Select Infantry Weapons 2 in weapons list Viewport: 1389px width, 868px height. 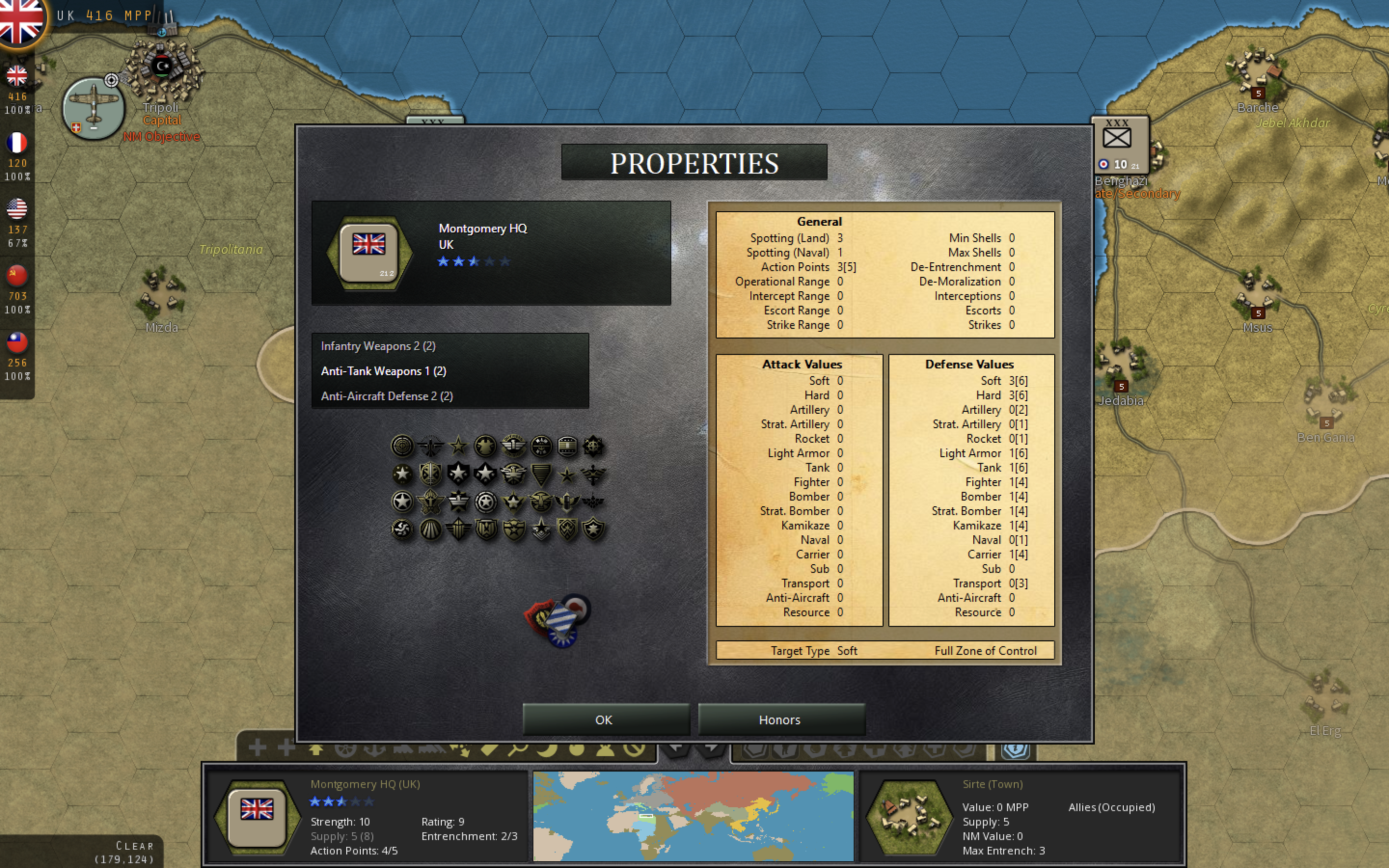[x=378, y=346]
